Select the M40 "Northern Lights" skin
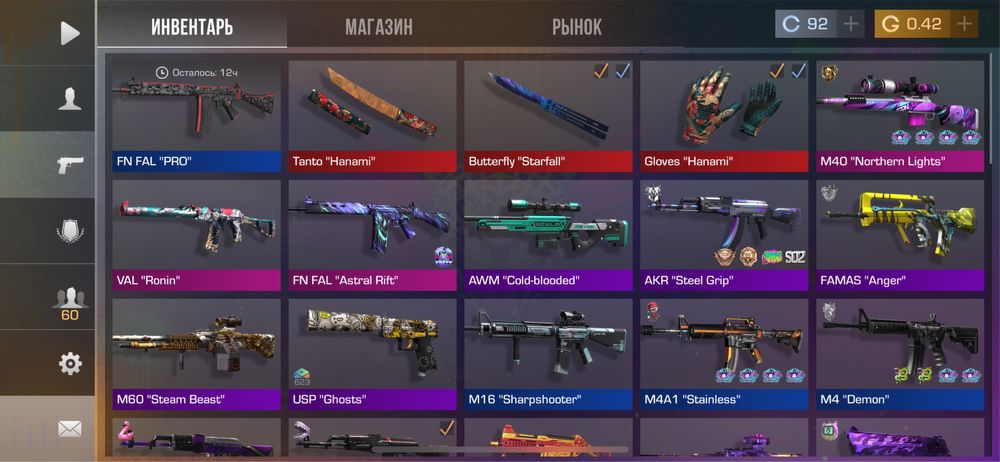Screen dimensions: 1000x462 pos(899,115)
